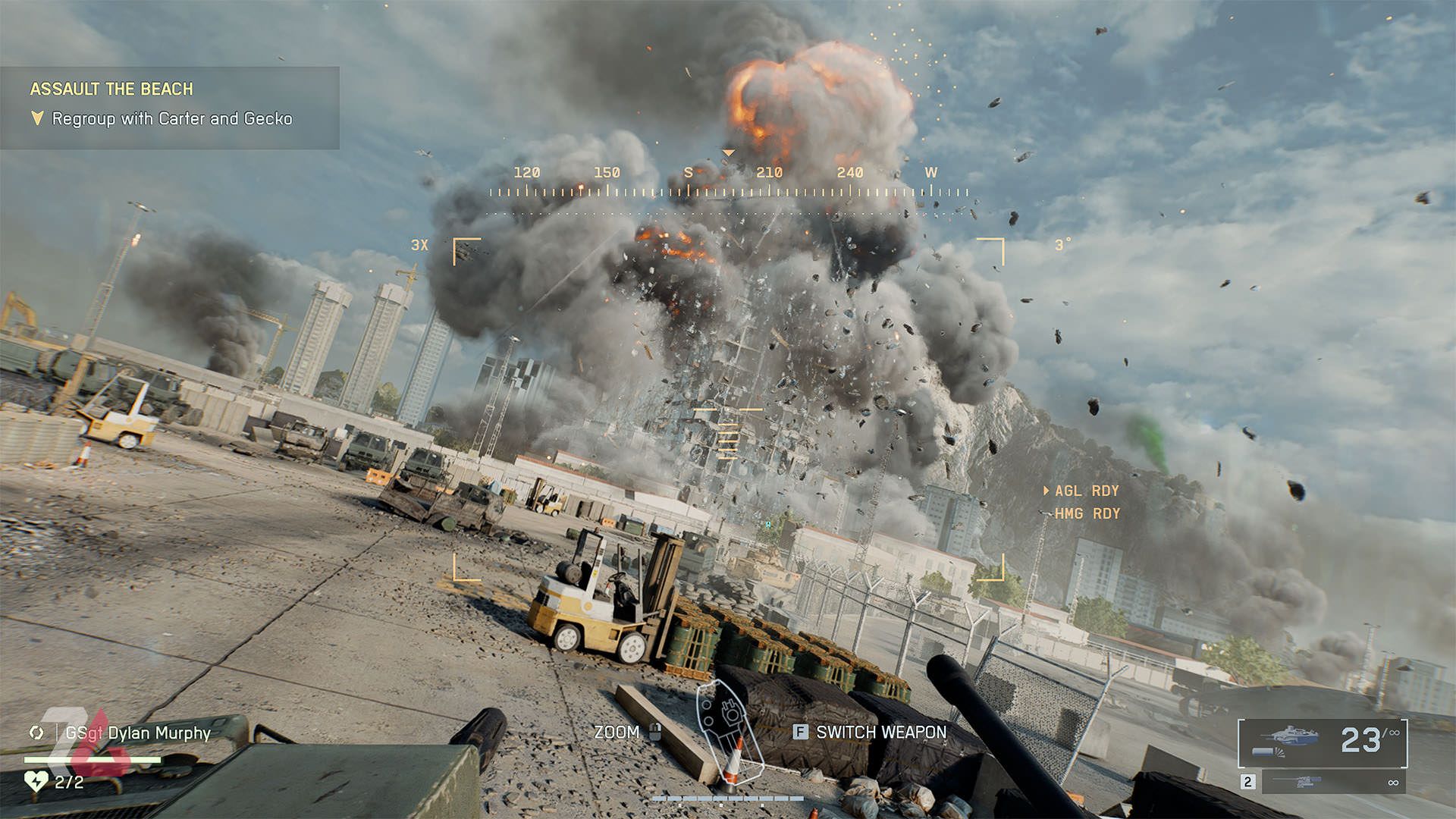Viewport: 1456px width, 819px height.
Task: Select the HMG RDY weapon indicator
Action: coord(1087,513)
